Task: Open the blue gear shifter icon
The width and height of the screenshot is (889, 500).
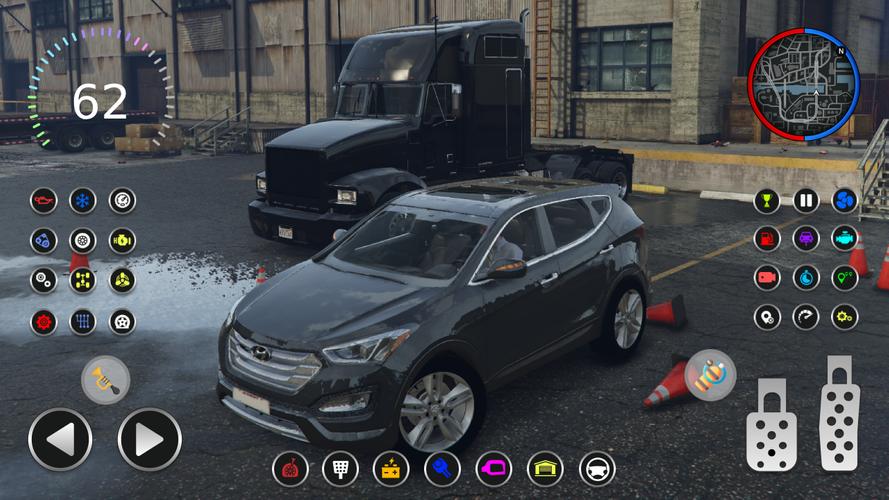Action: coord(83,322)
